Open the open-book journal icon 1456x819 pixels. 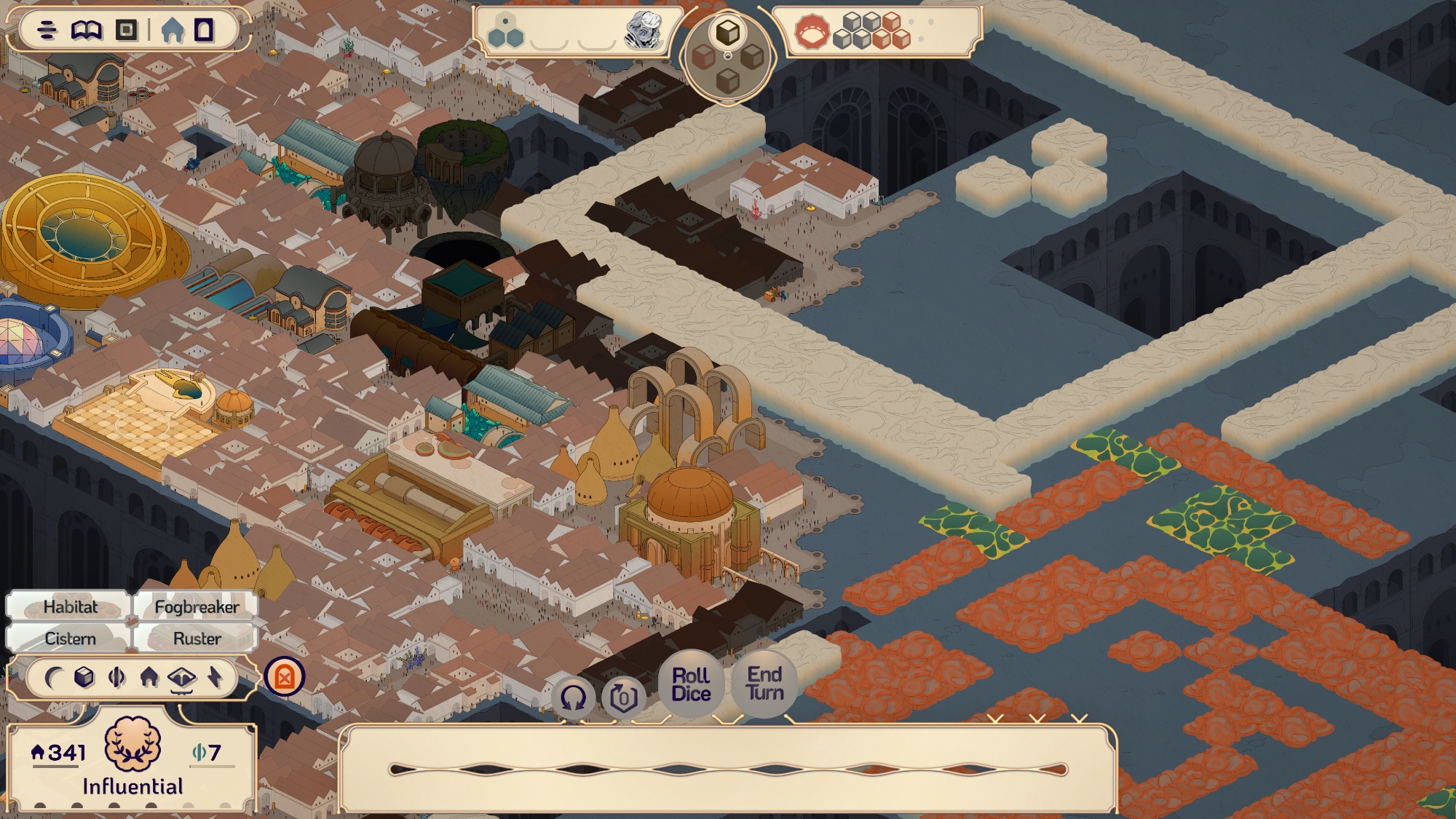[x=87, y=31]
